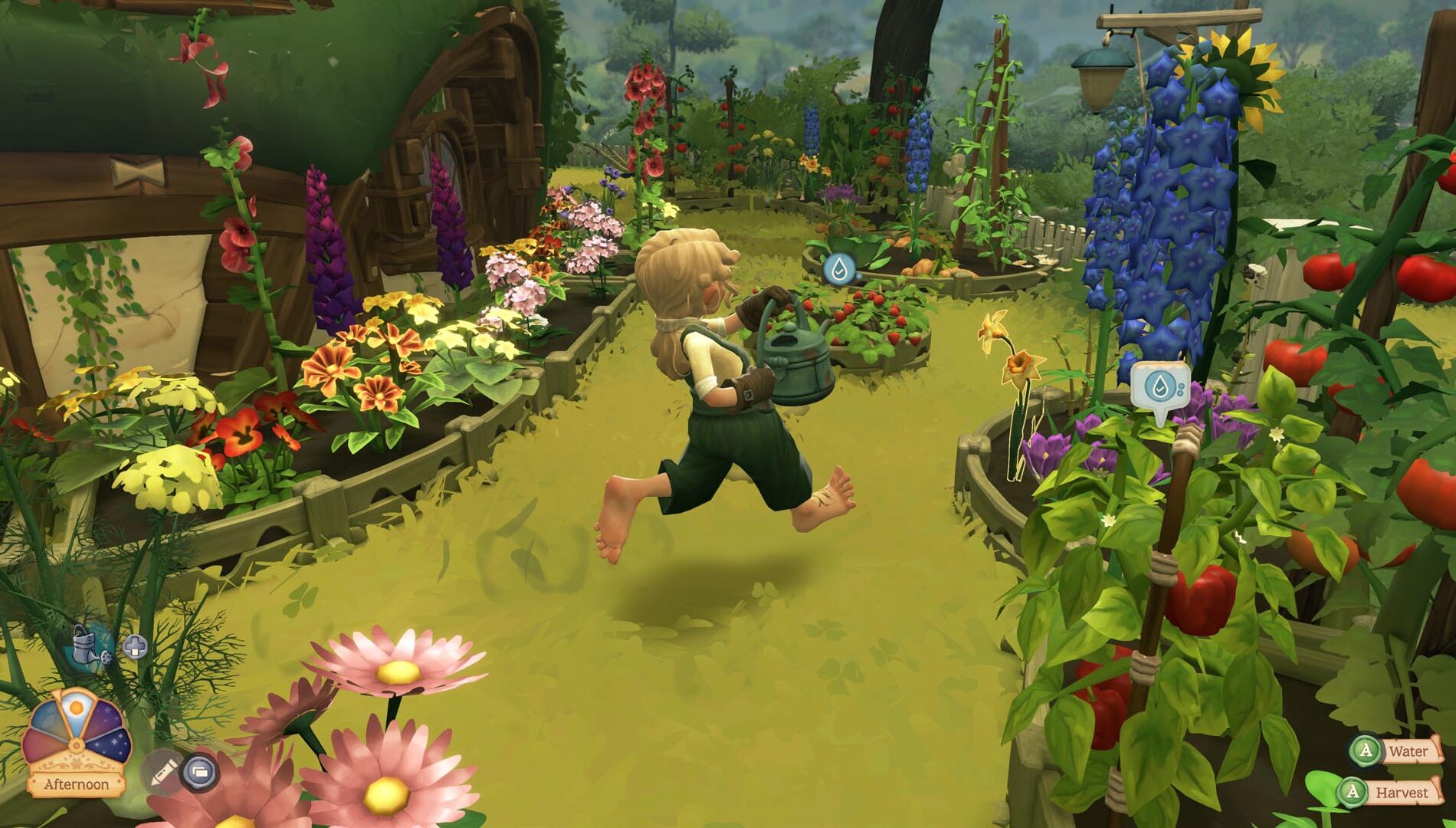Click the D-pad plus icon above the time dial
The width and height of the screenshot is (1456, 828).
point(135,645)
